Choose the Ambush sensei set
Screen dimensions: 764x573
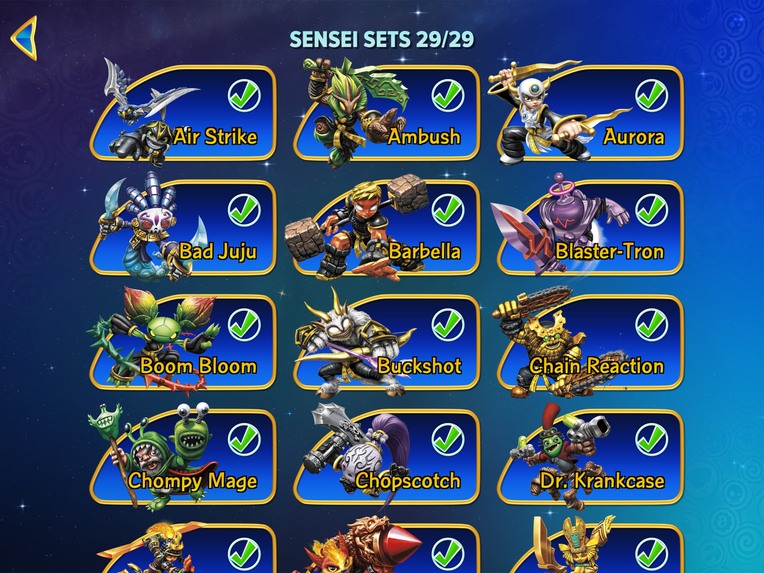[x=388, y=113]
